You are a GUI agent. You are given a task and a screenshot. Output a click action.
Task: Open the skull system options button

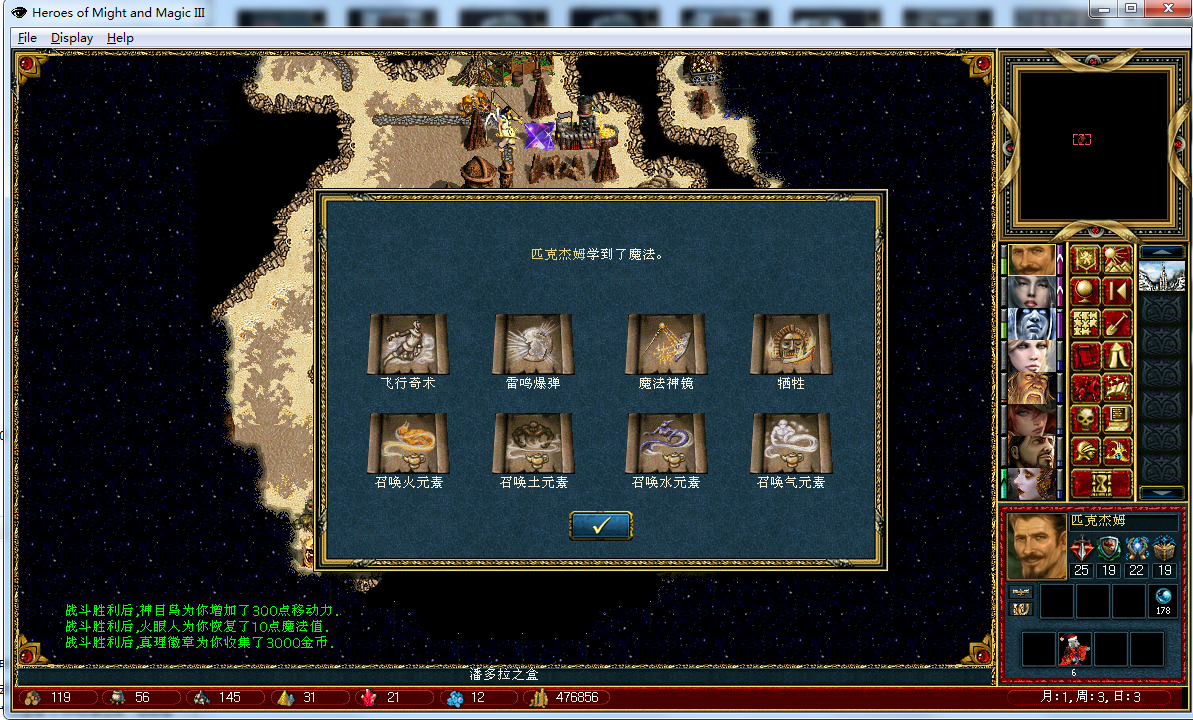click(x=1086, y=419)
